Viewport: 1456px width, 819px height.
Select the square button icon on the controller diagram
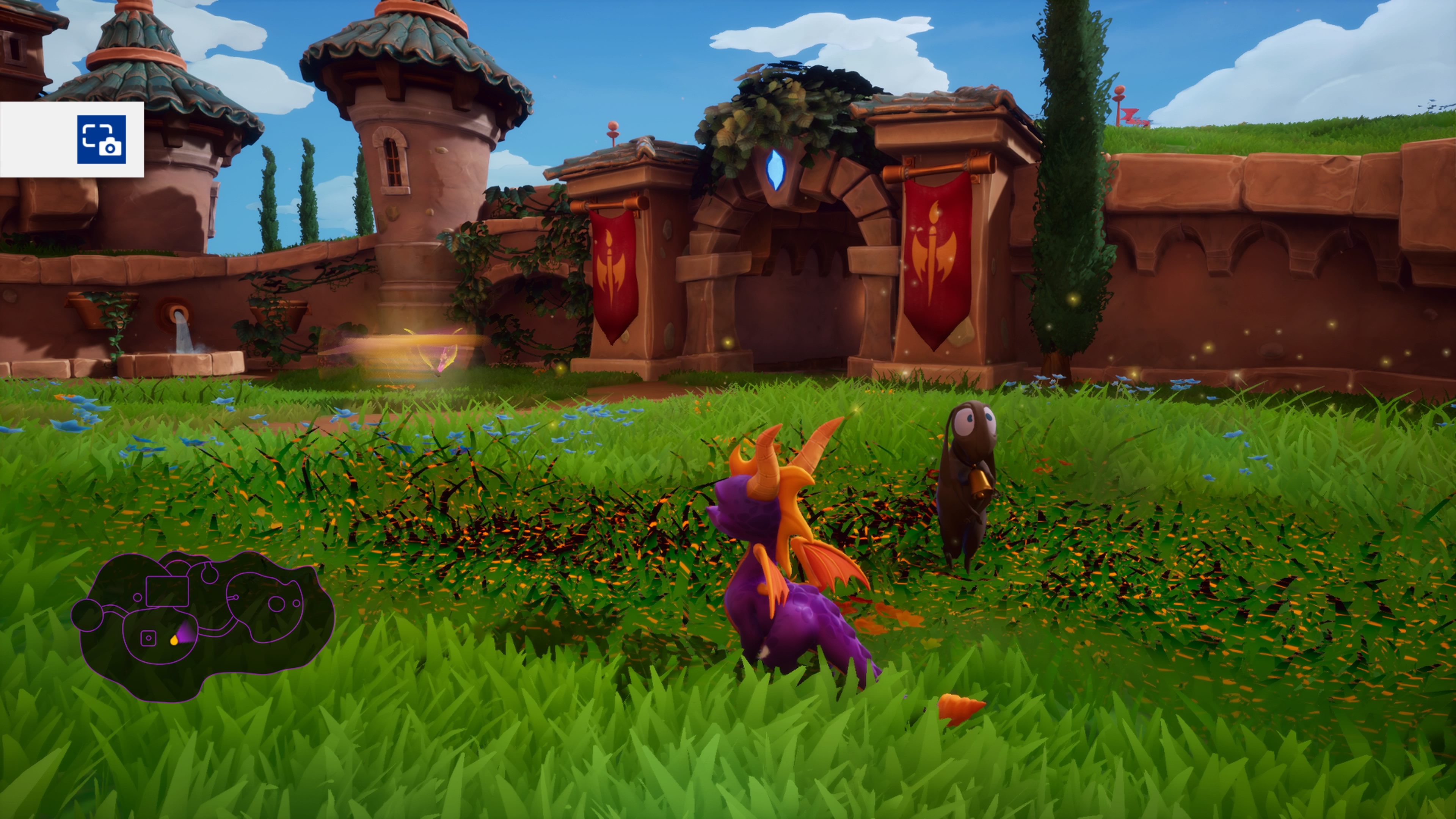pos(149,638)
